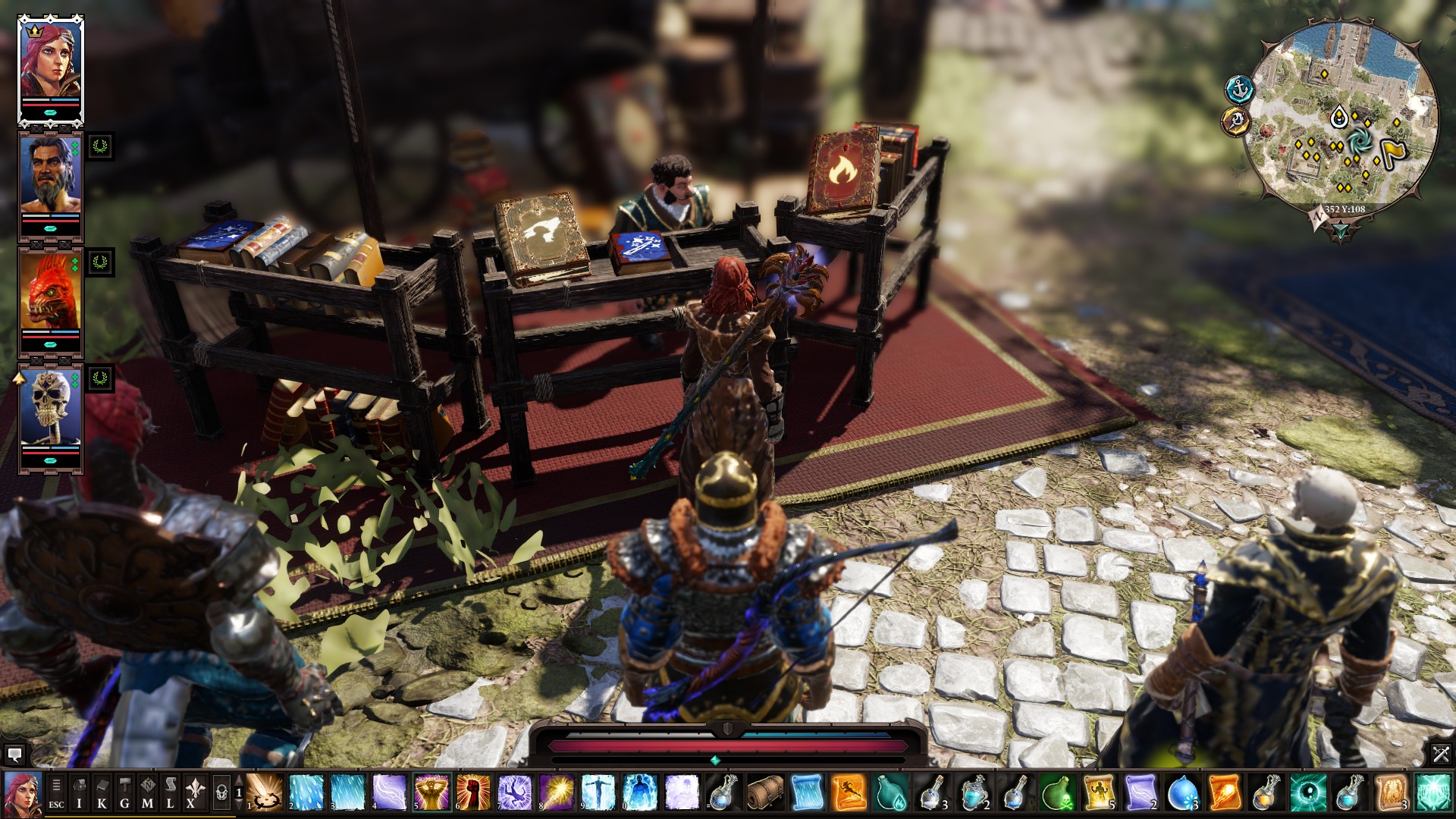Open the journal scroll button
Image resolution: width=1456 pixels, height=819 pixels.
coord(170,792)
